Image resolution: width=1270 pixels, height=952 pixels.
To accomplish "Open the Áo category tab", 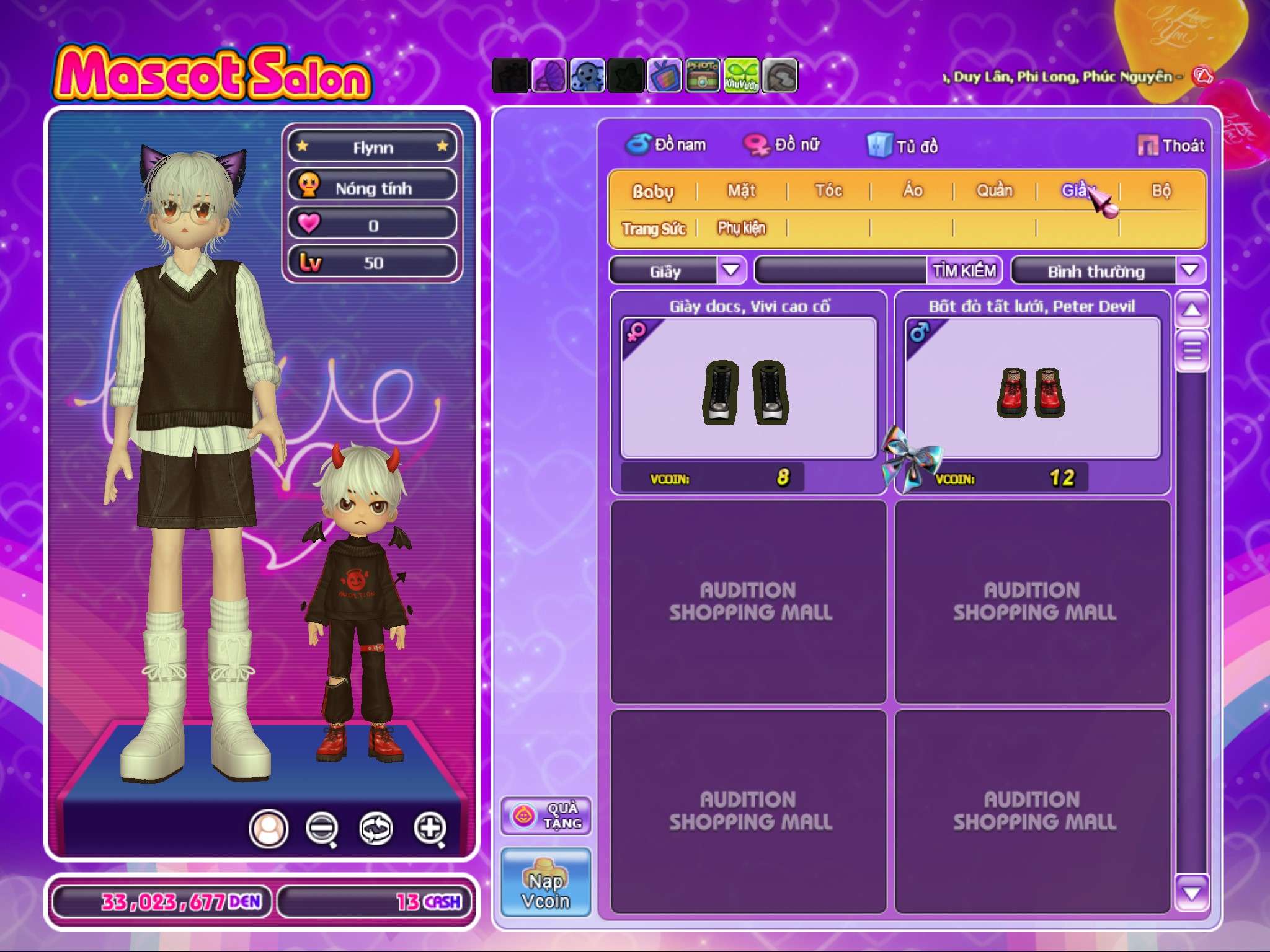I will pyautogui.click(x=913, y=191).
